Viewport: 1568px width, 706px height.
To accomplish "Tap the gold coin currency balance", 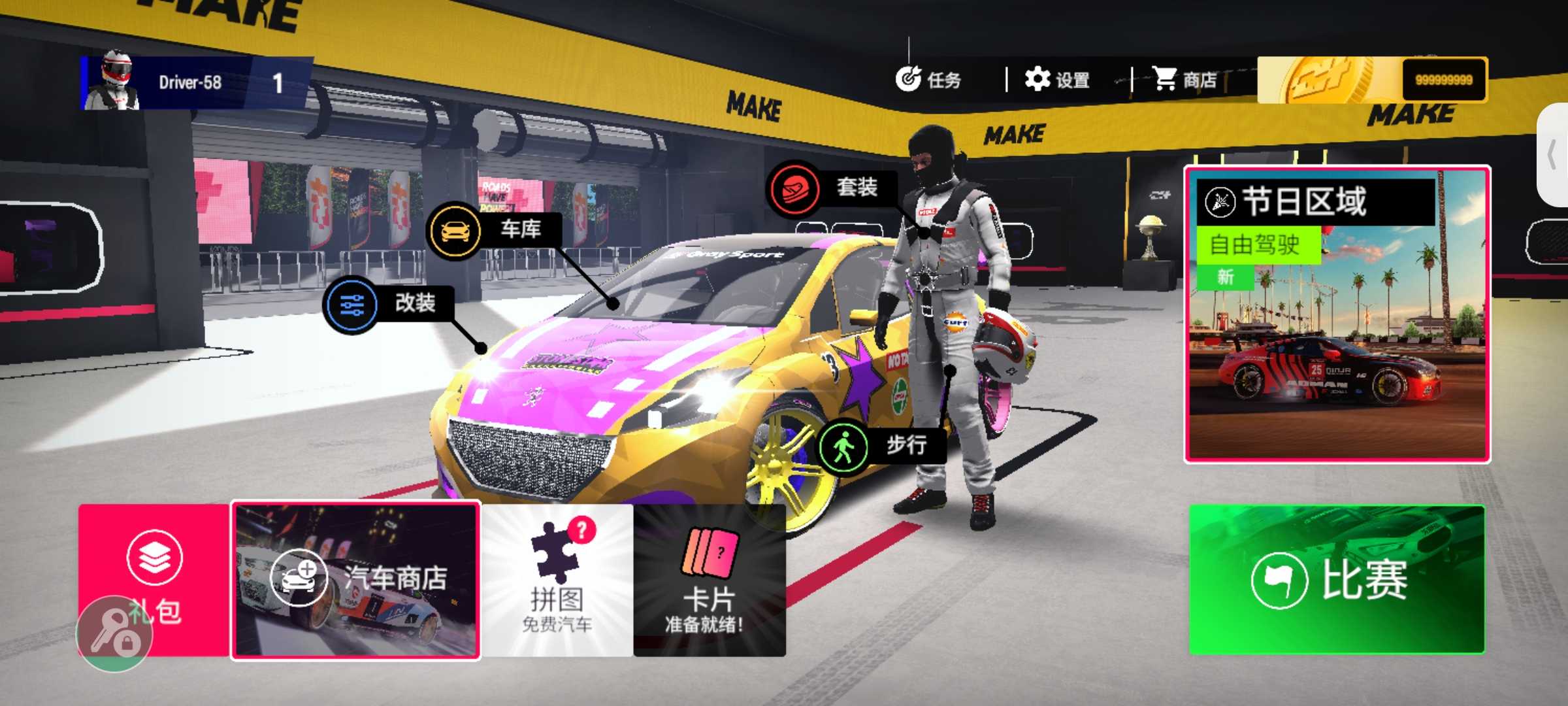I will pyautogui.click(x=1372, y=80).
